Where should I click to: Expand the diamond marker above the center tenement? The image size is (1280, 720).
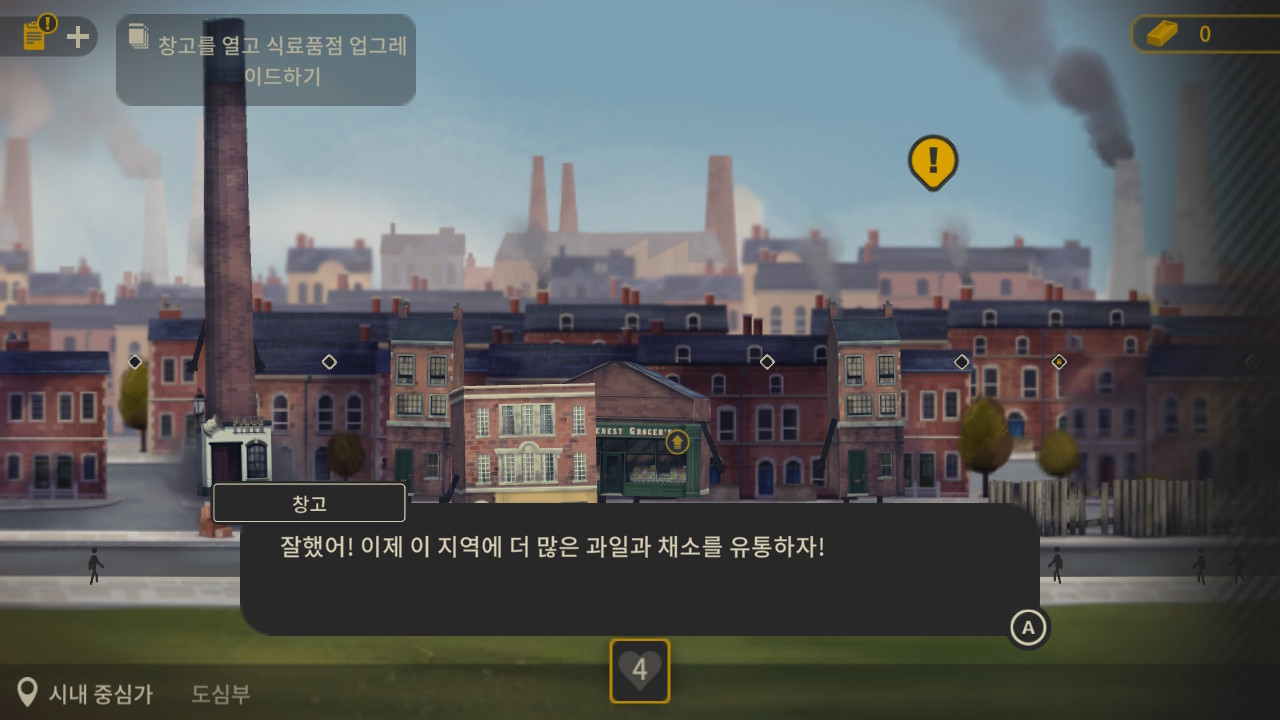(x=768, y=362)
